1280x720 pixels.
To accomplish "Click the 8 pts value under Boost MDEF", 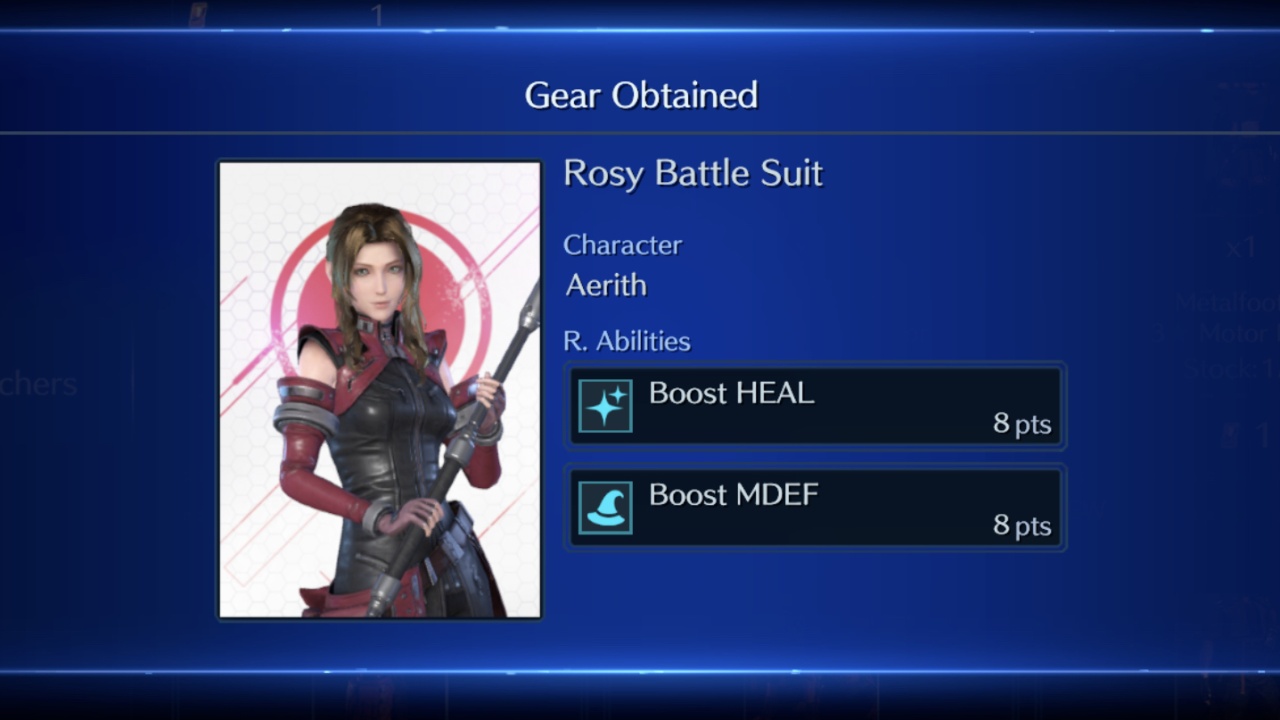I will pos(1021,525).
